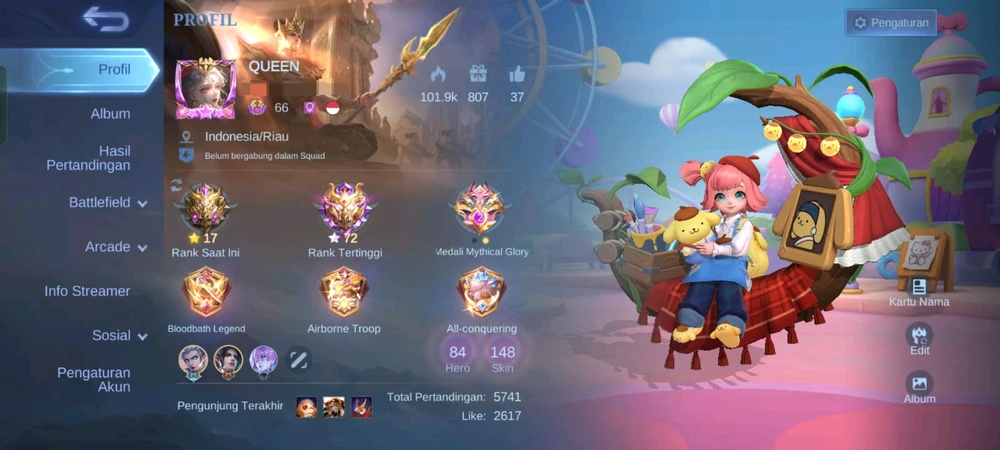This screenshot has width=1000, height=450.
Task: Open the Airborne Troop achievement
Action: [x=344, y=293]
